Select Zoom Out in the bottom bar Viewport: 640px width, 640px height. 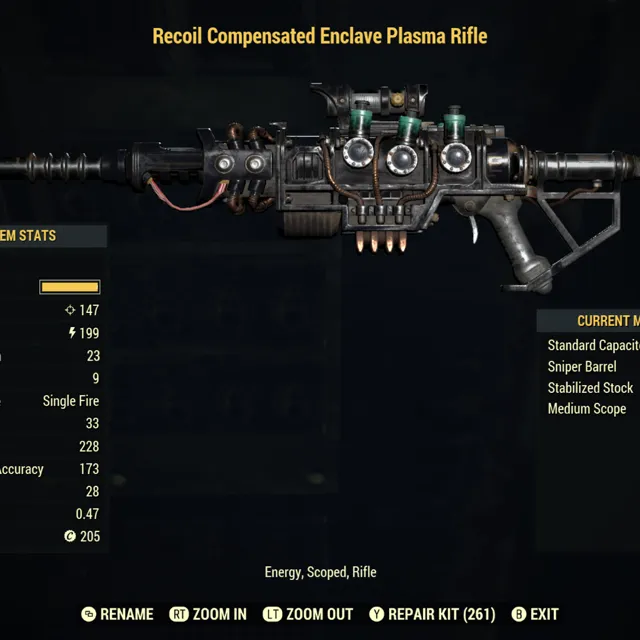coord(308,614)
